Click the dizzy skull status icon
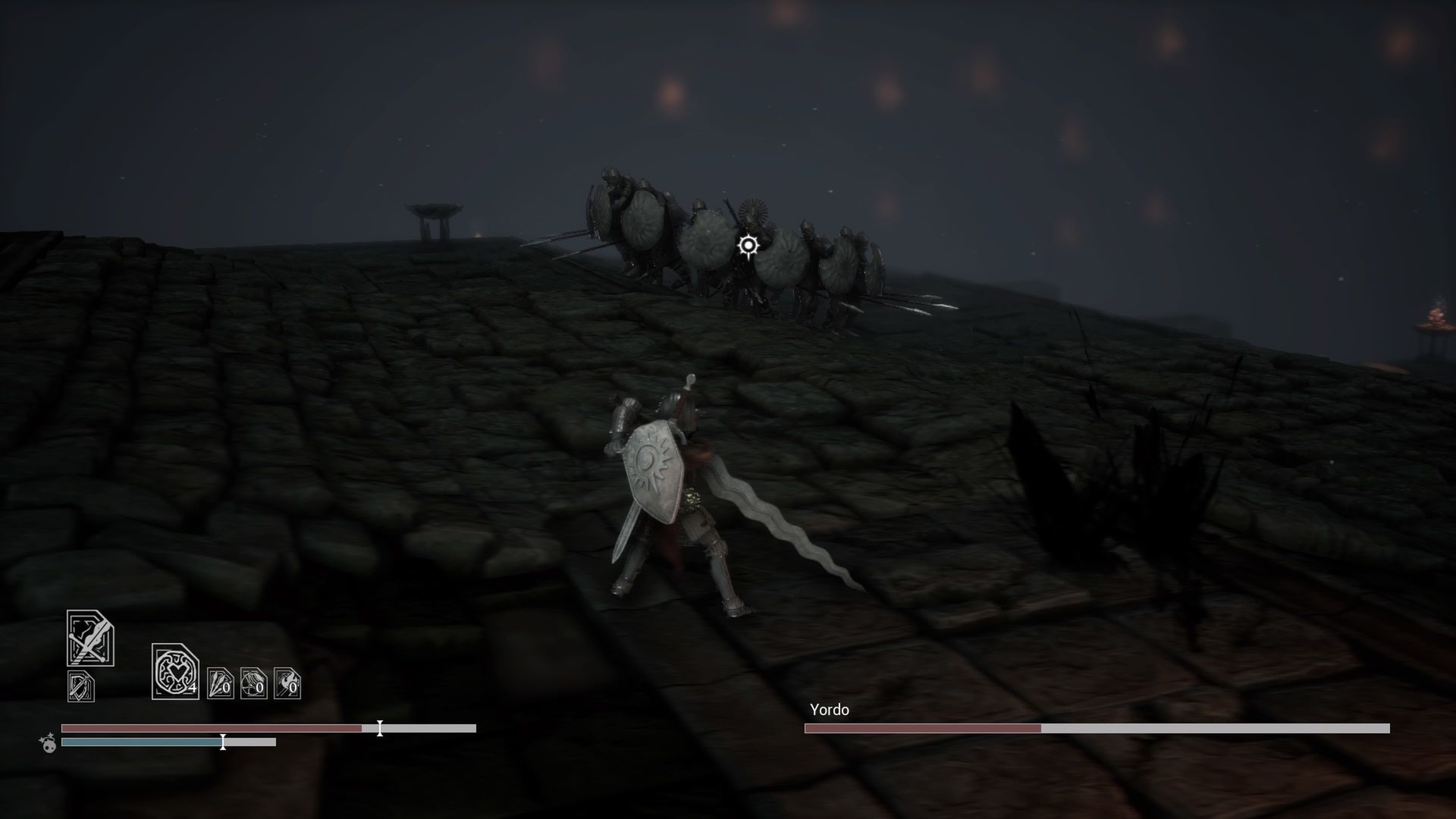1456x819 pixels. (x=49, y=742)
